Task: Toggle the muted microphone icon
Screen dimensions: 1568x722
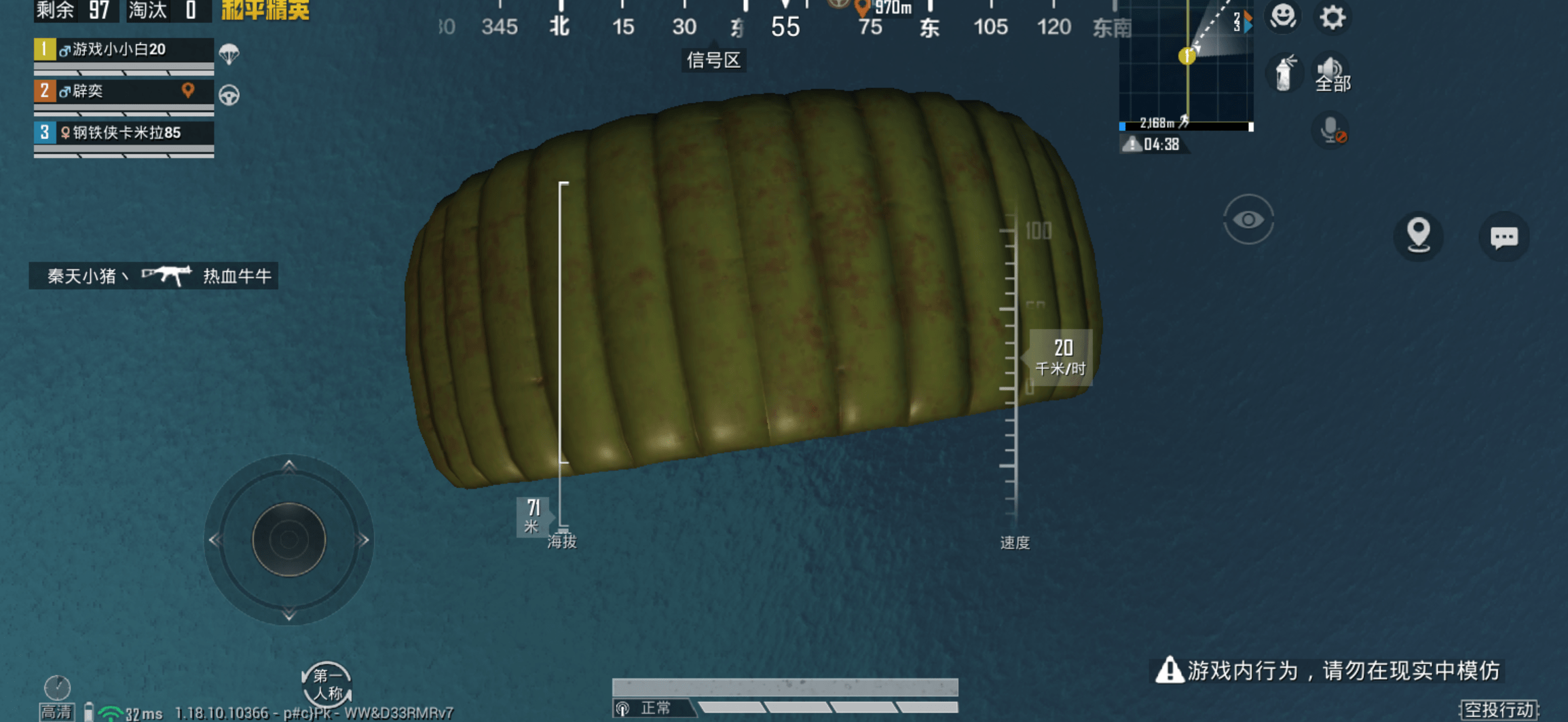Action: click(x=1331, y=130)
